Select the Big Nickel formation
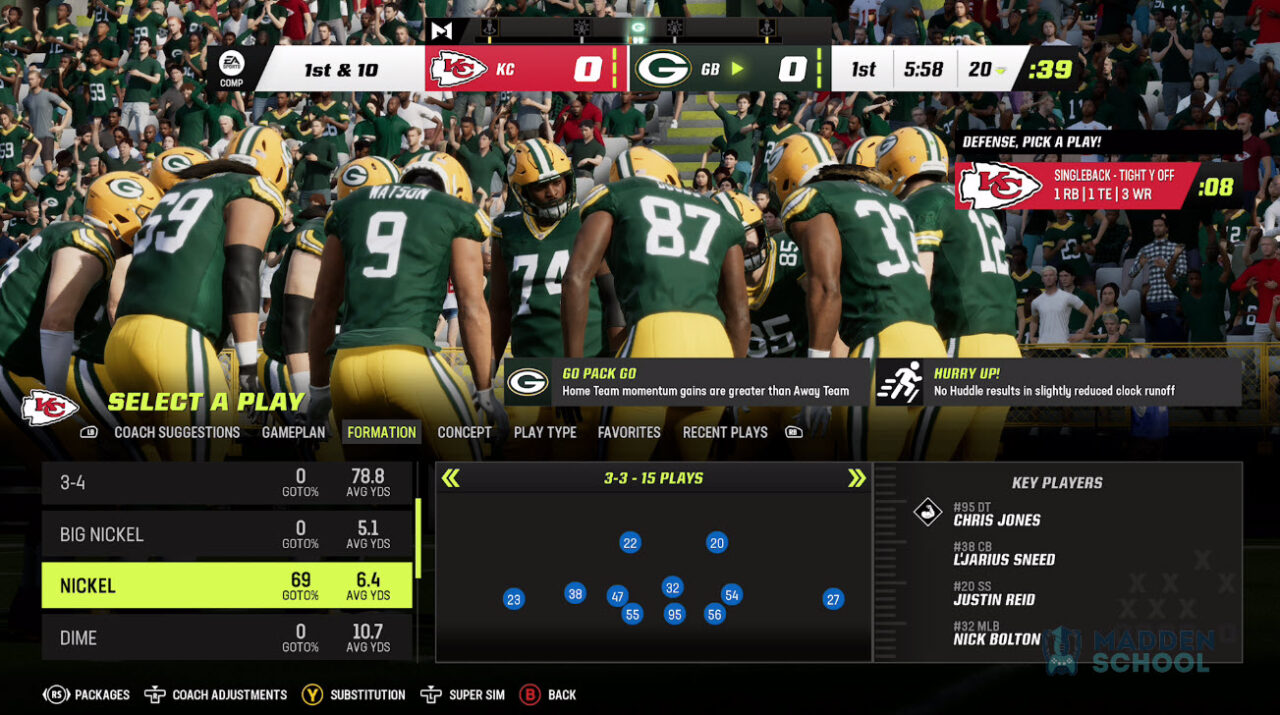 click(x=227, y=534)
